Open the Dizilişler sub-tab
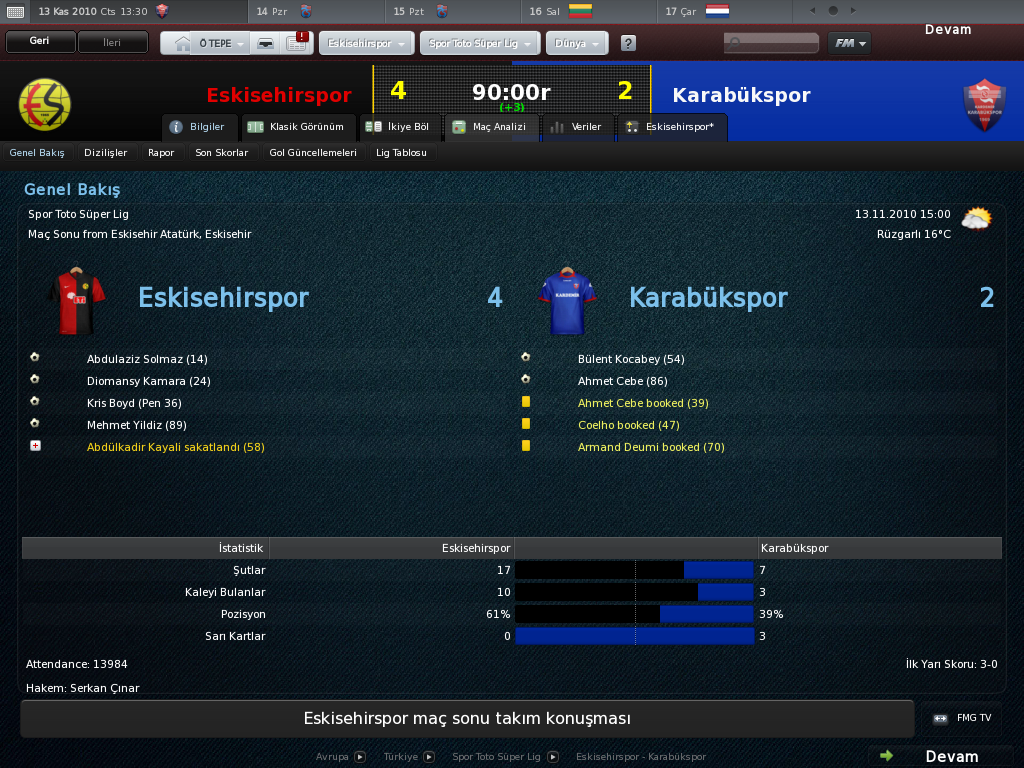Image resolution: width=1024 pixels, height=768 pixels. click(106, 153)
